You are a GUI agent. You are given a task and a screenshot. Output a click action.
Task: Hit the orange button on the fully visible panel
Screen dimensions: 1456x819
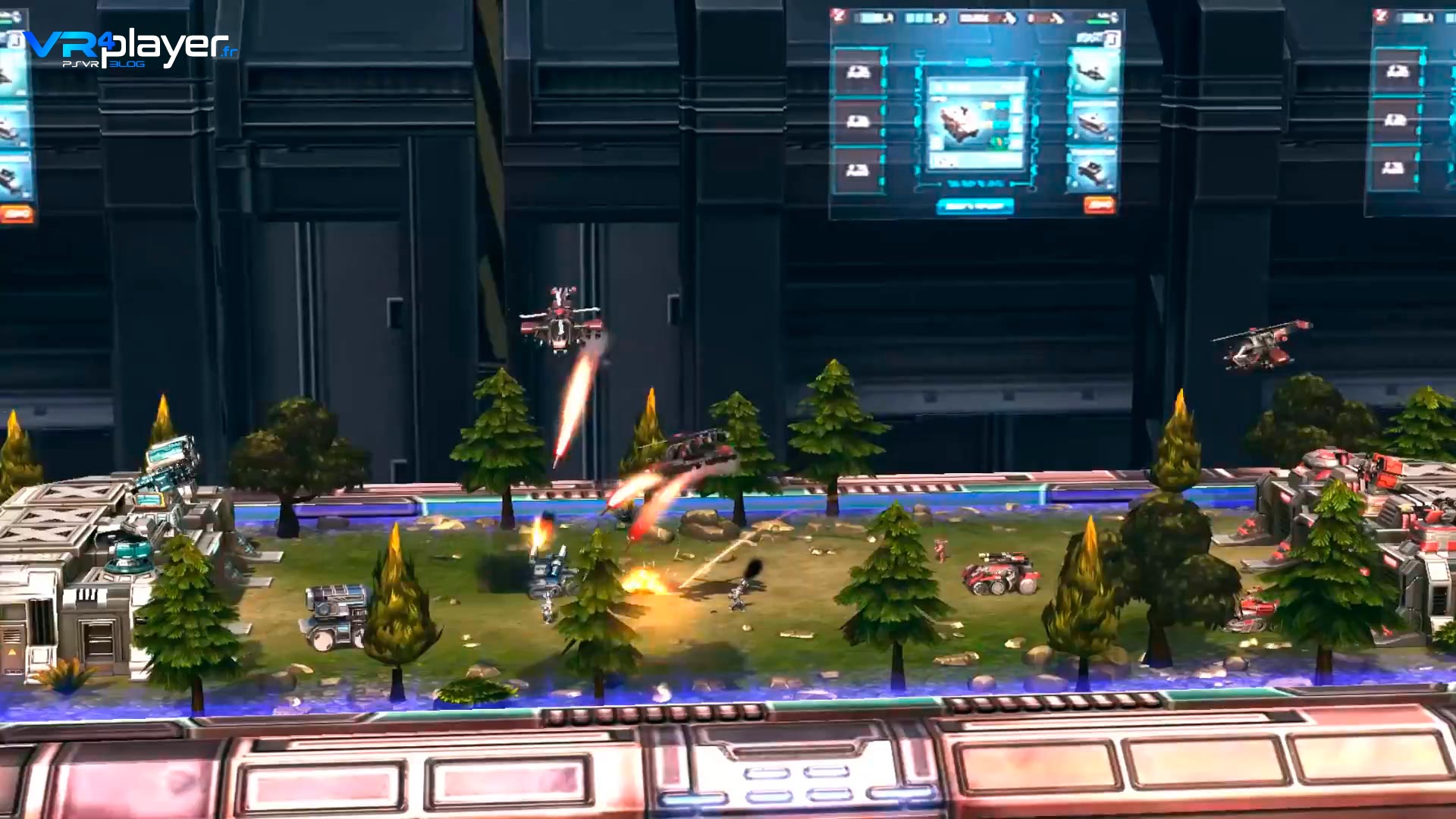[x=1099, y=204]
